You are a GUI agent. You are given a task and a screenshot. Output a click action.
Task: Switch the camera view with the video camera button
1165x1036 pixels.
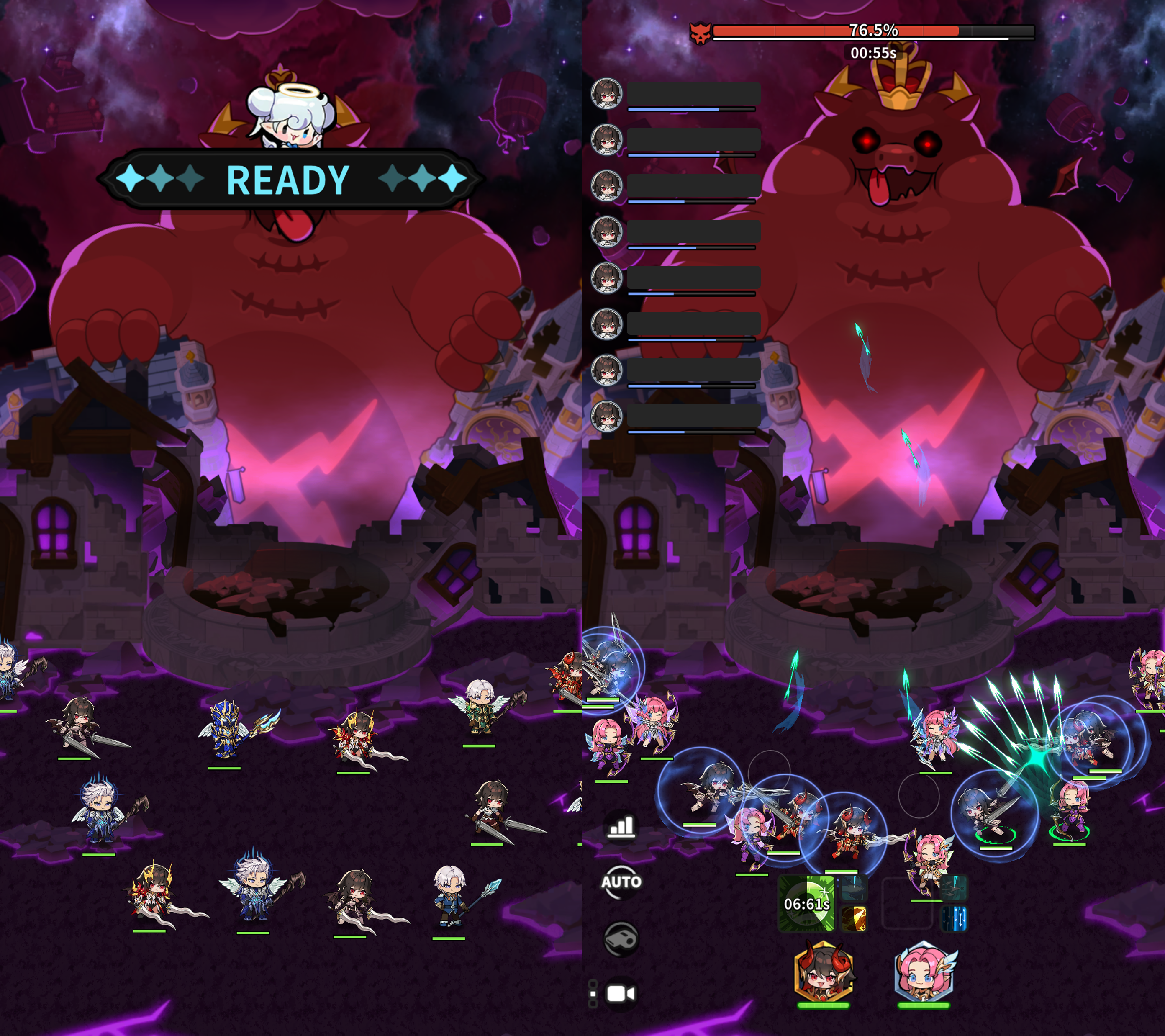tap(620, 994)
